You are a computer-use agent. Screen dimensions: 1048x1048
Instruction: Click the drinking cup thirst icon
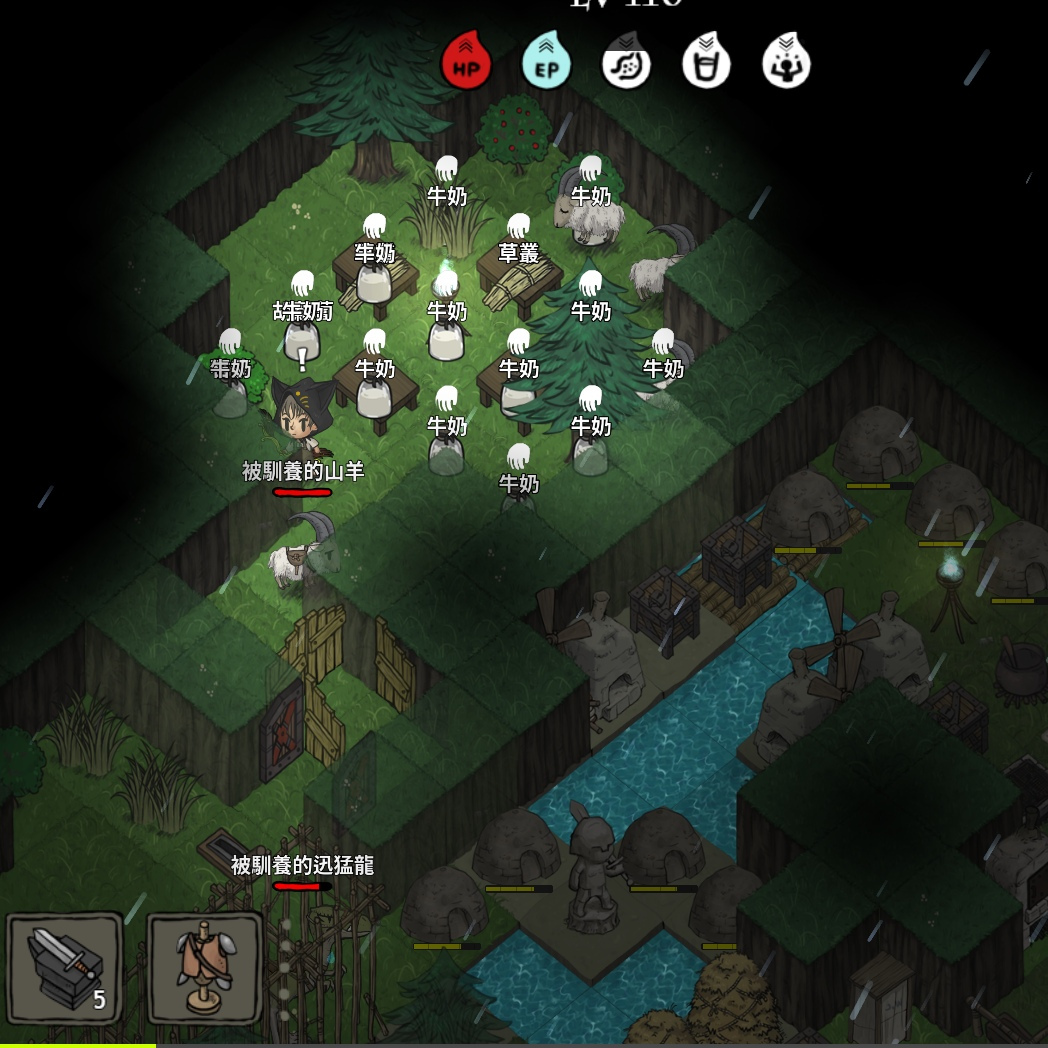(x=706, y=63)
